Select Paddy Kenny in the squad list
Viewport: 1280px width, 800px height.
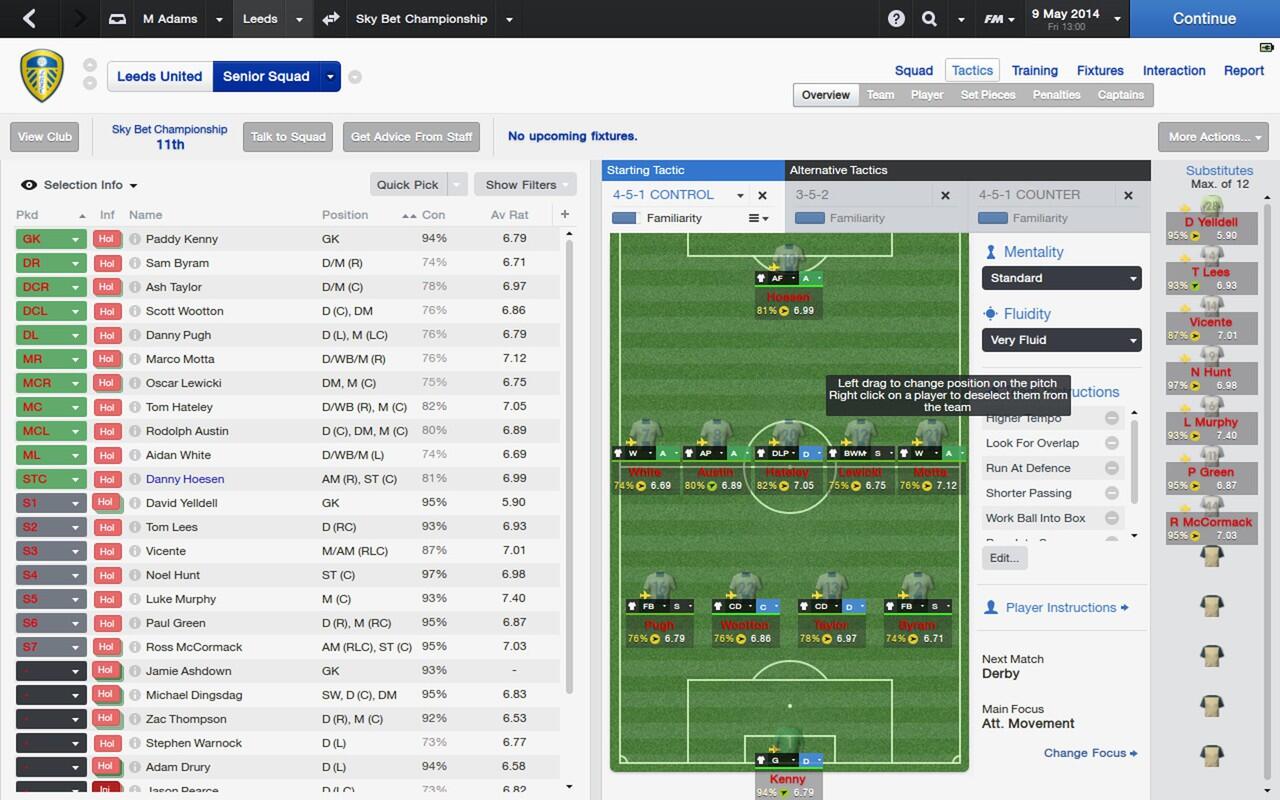point(182,239)
